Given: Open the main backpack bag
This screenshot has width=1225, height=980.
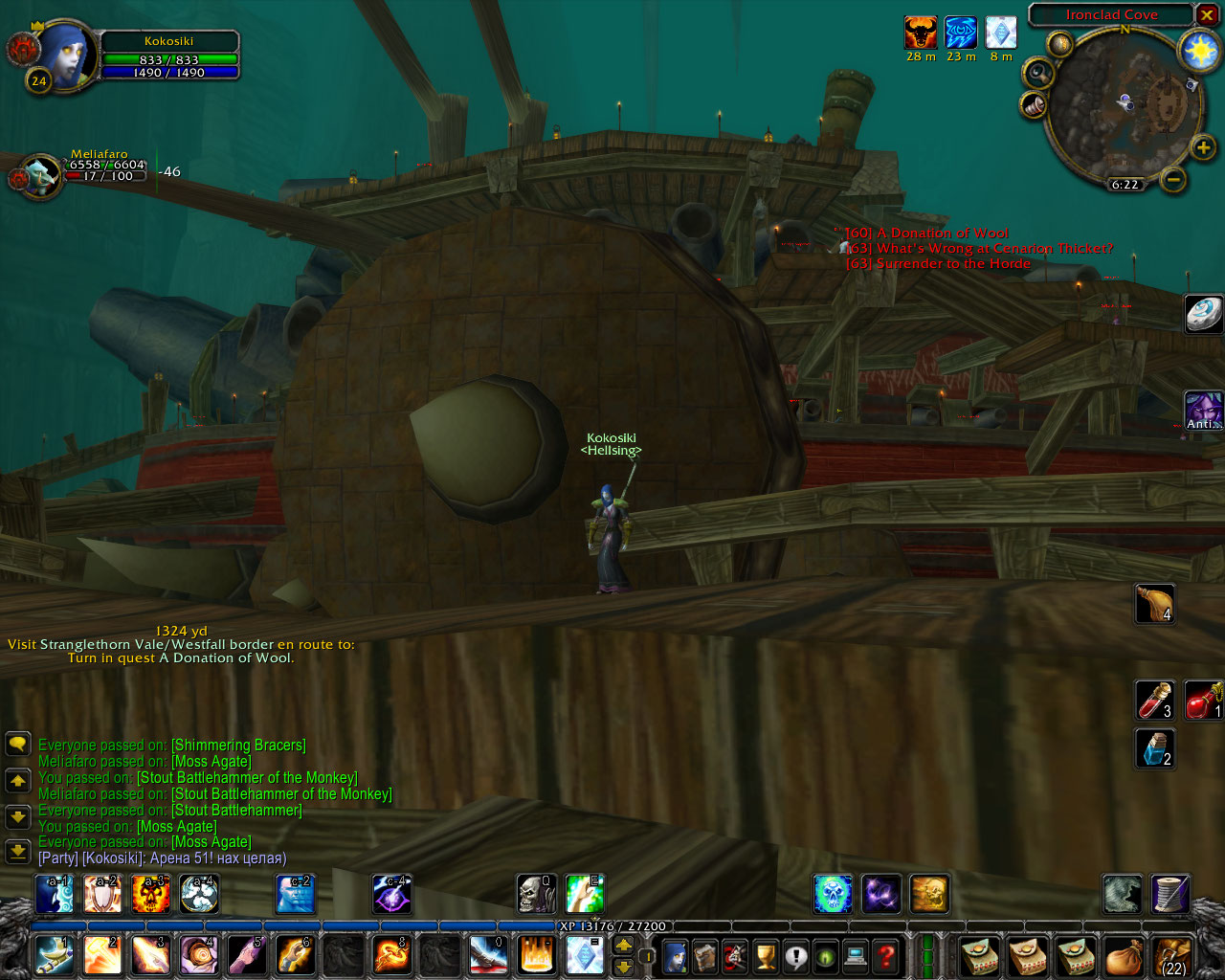Looking at the screenshot, I should 1123,955.
